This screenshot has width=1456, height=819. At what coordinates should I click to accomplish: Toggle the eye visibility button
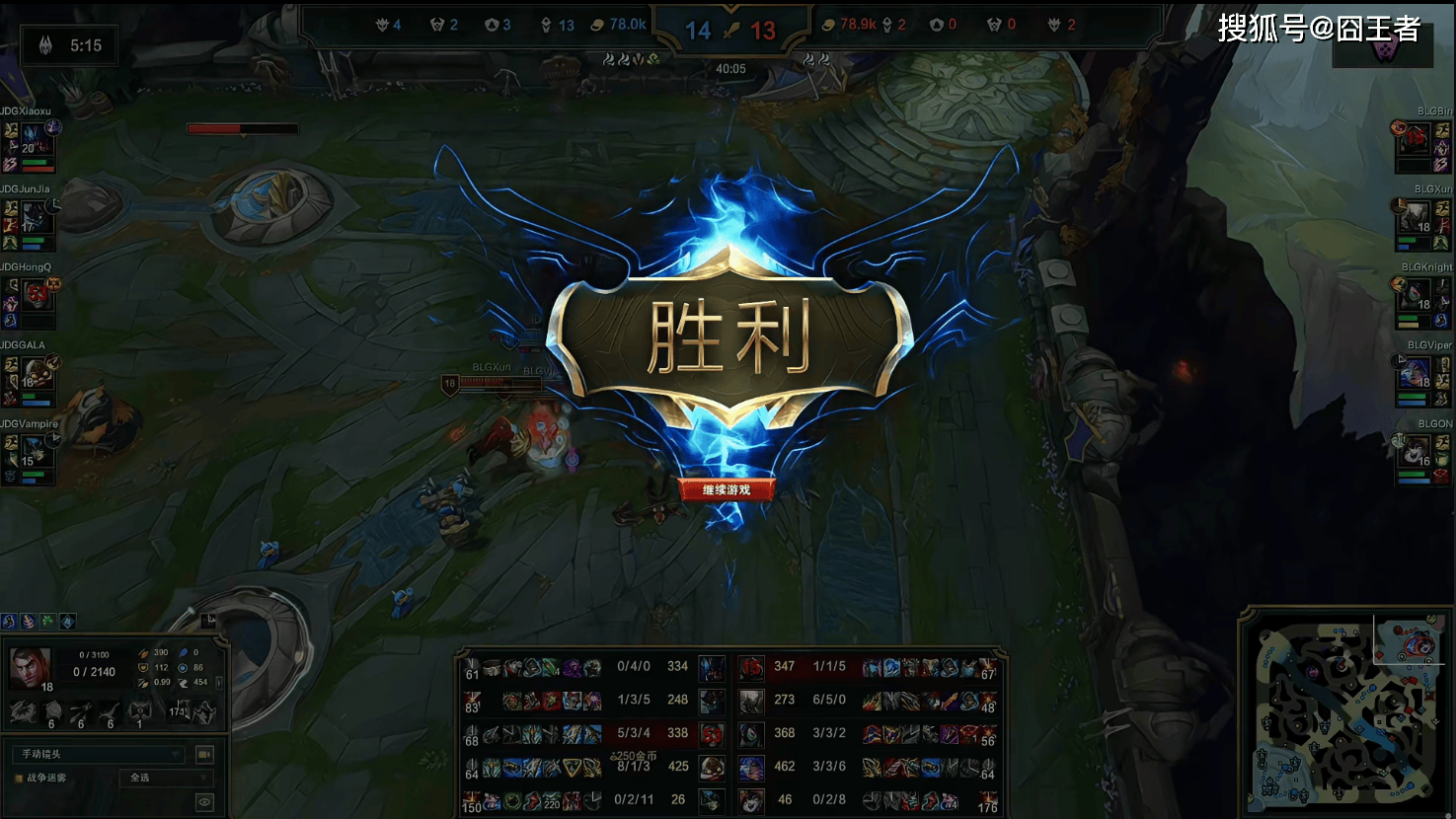(204, 802)
